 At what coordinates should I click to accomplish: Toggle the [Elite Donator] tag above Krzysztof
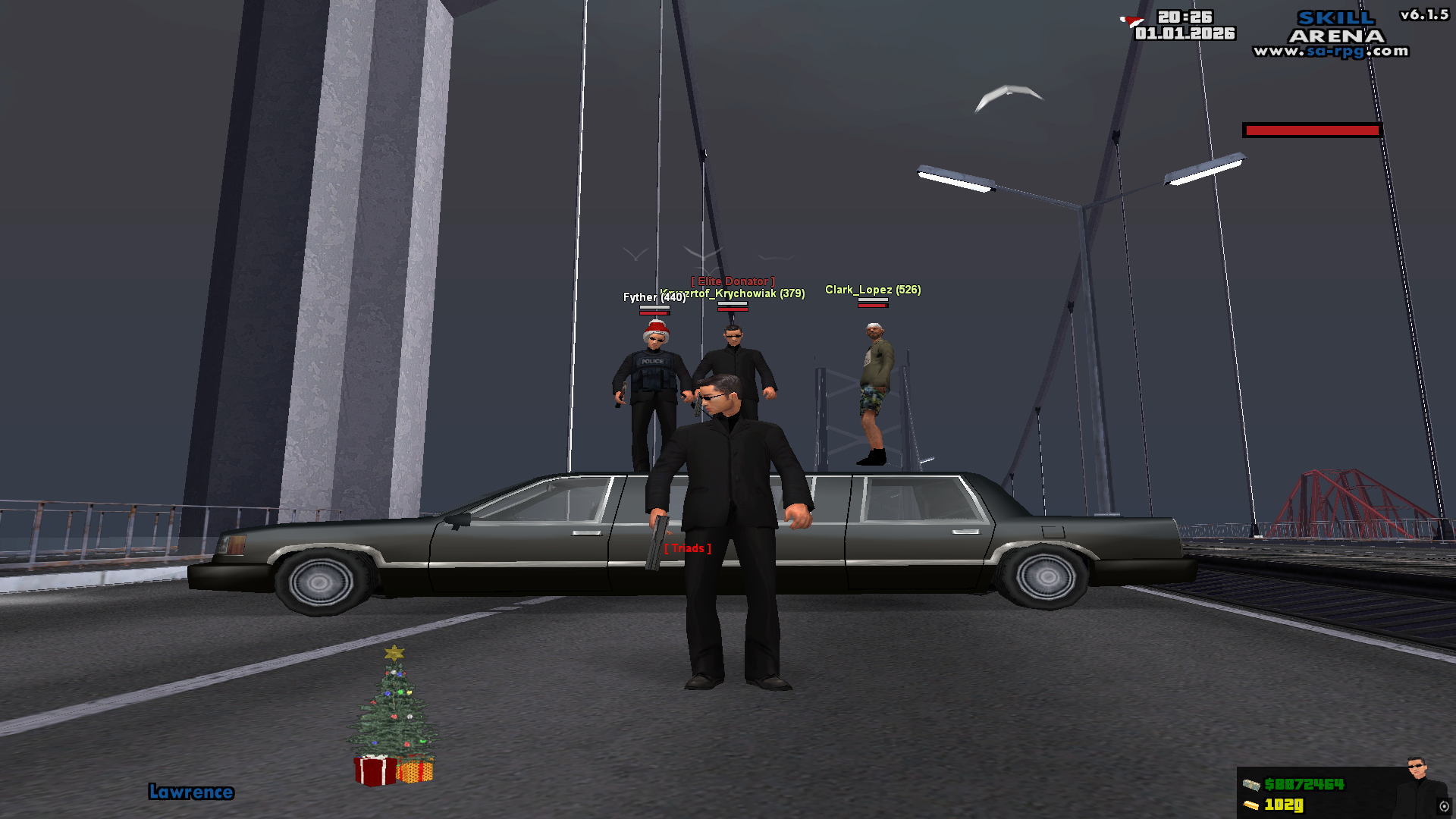(x=733, y=281)
